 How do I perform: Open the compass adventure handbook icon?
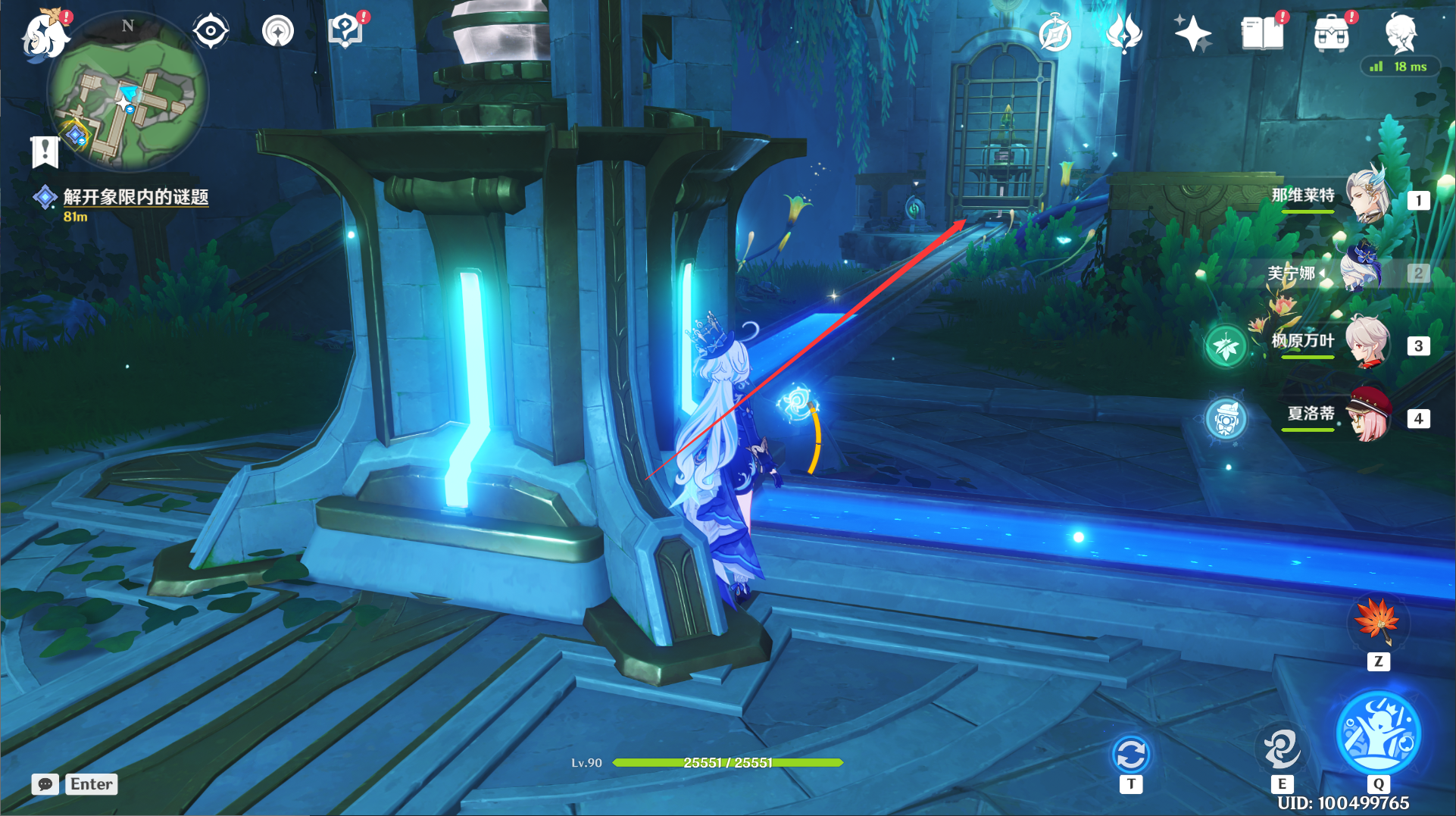tap(1055, 34)
